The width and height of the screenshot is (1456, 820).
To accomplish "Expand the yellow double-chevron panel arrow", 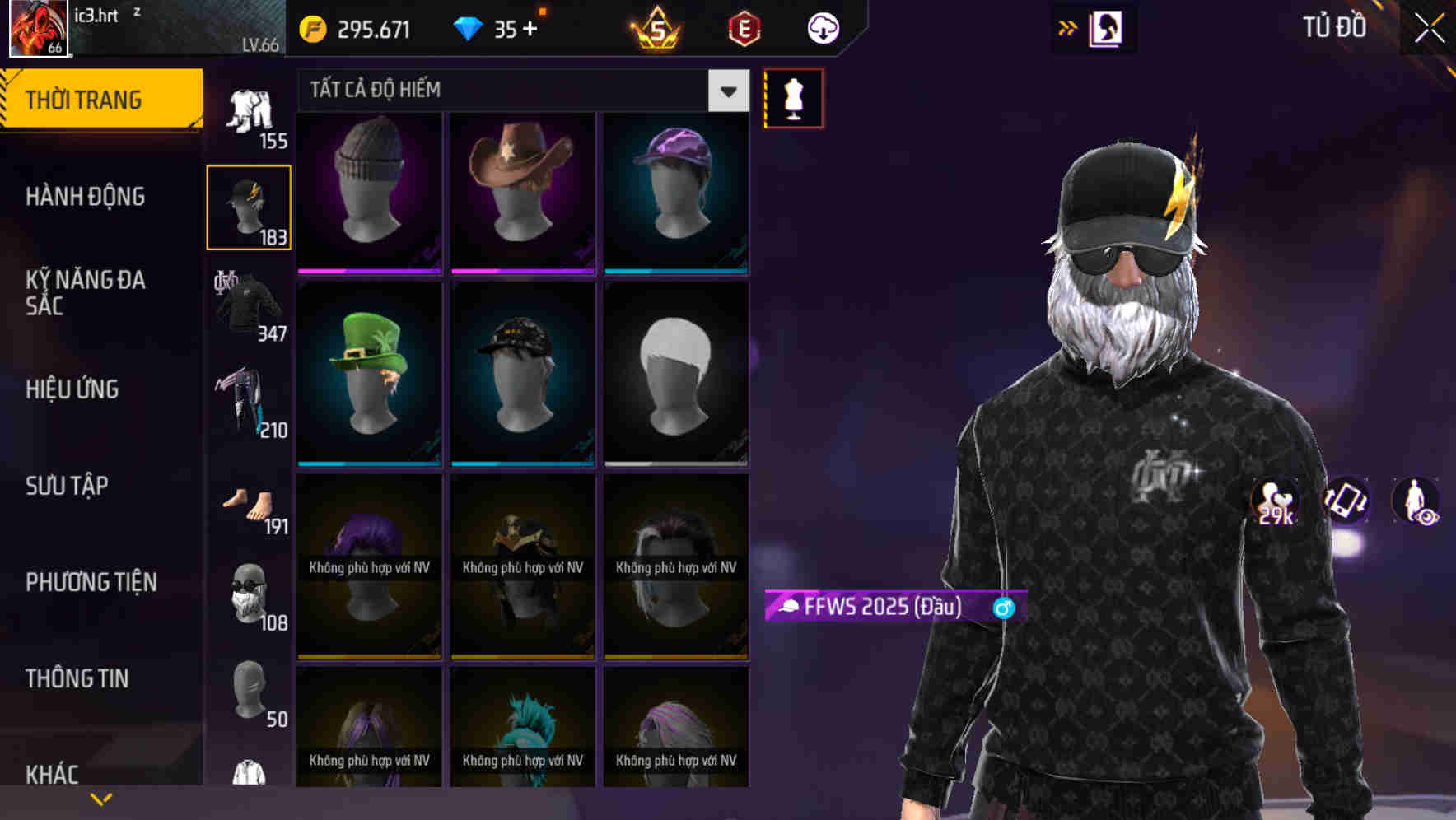I will pos(1067,27).
